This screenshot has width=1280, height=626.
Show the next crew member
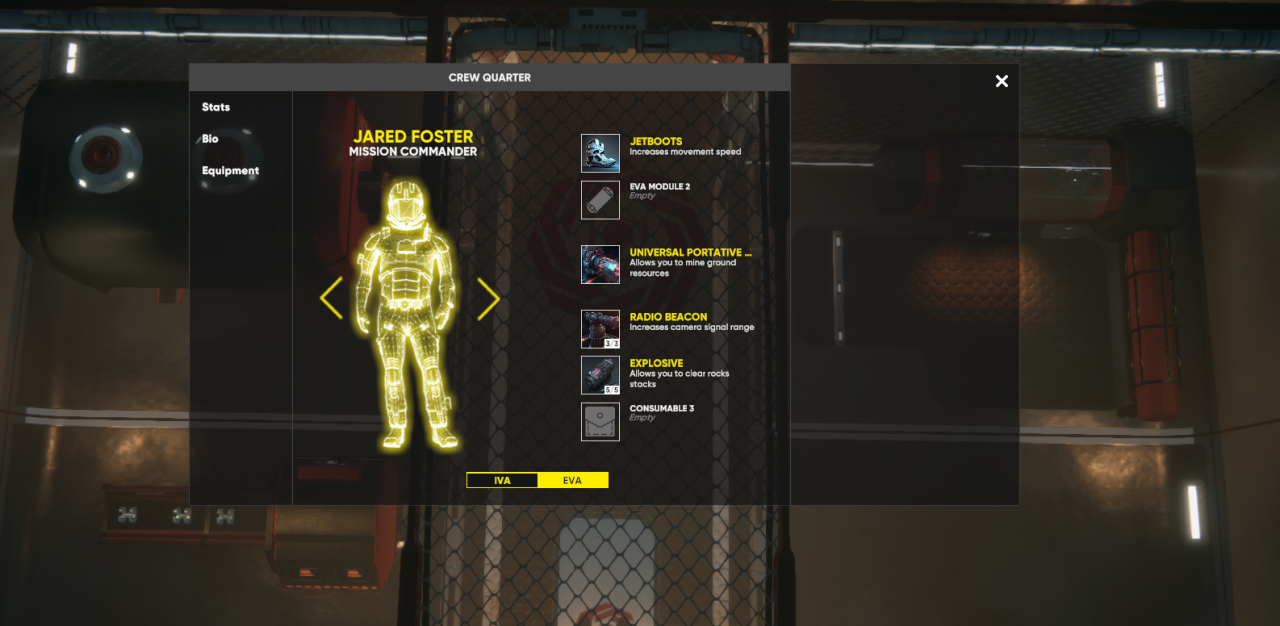tap(488, 298)
